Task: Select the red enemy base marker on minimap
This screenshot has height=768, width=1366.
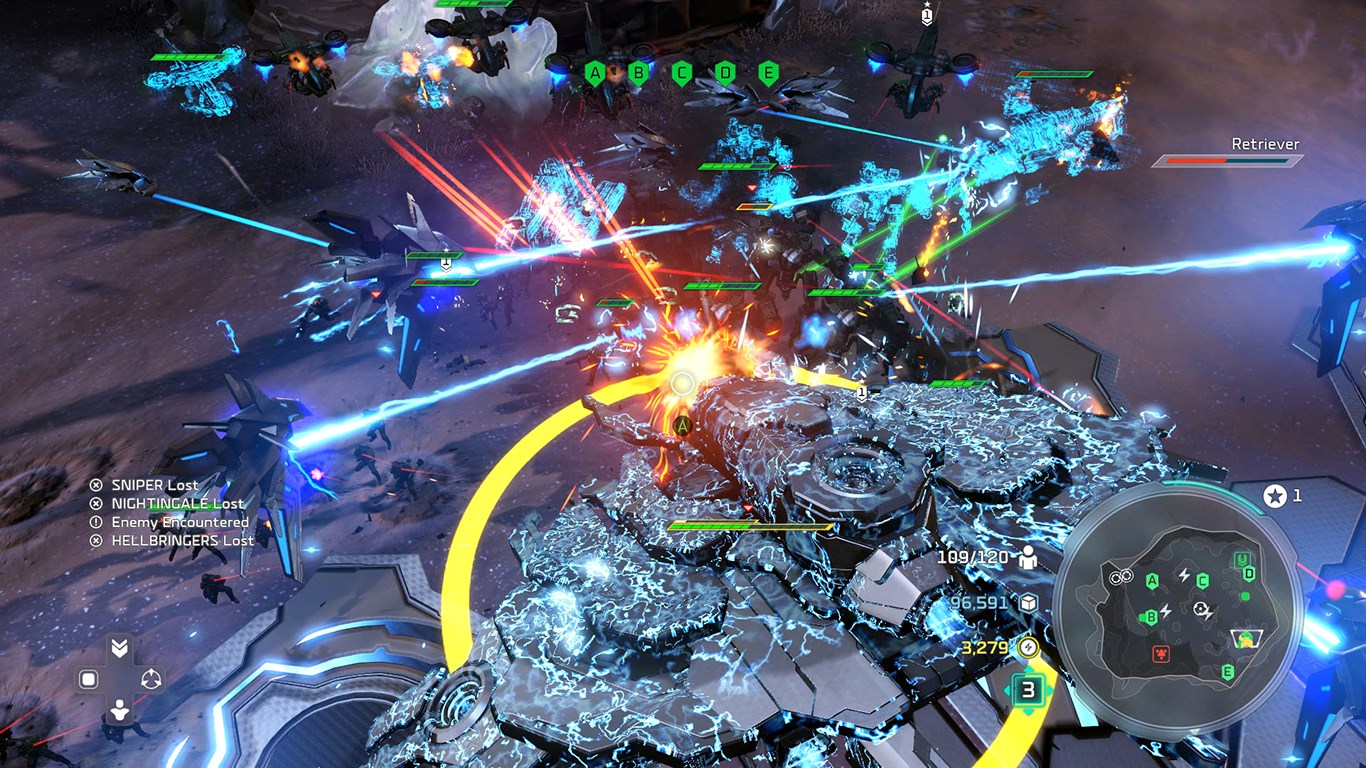Action: 1161,653
